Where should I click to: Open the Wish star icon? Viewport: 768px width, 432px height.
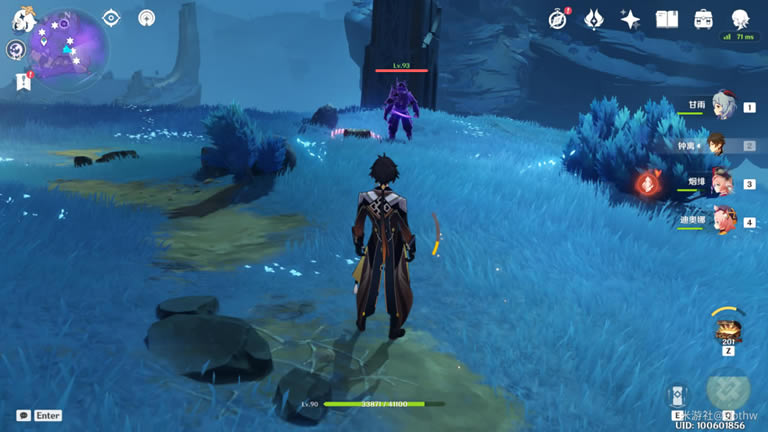[x=630, y=19]
